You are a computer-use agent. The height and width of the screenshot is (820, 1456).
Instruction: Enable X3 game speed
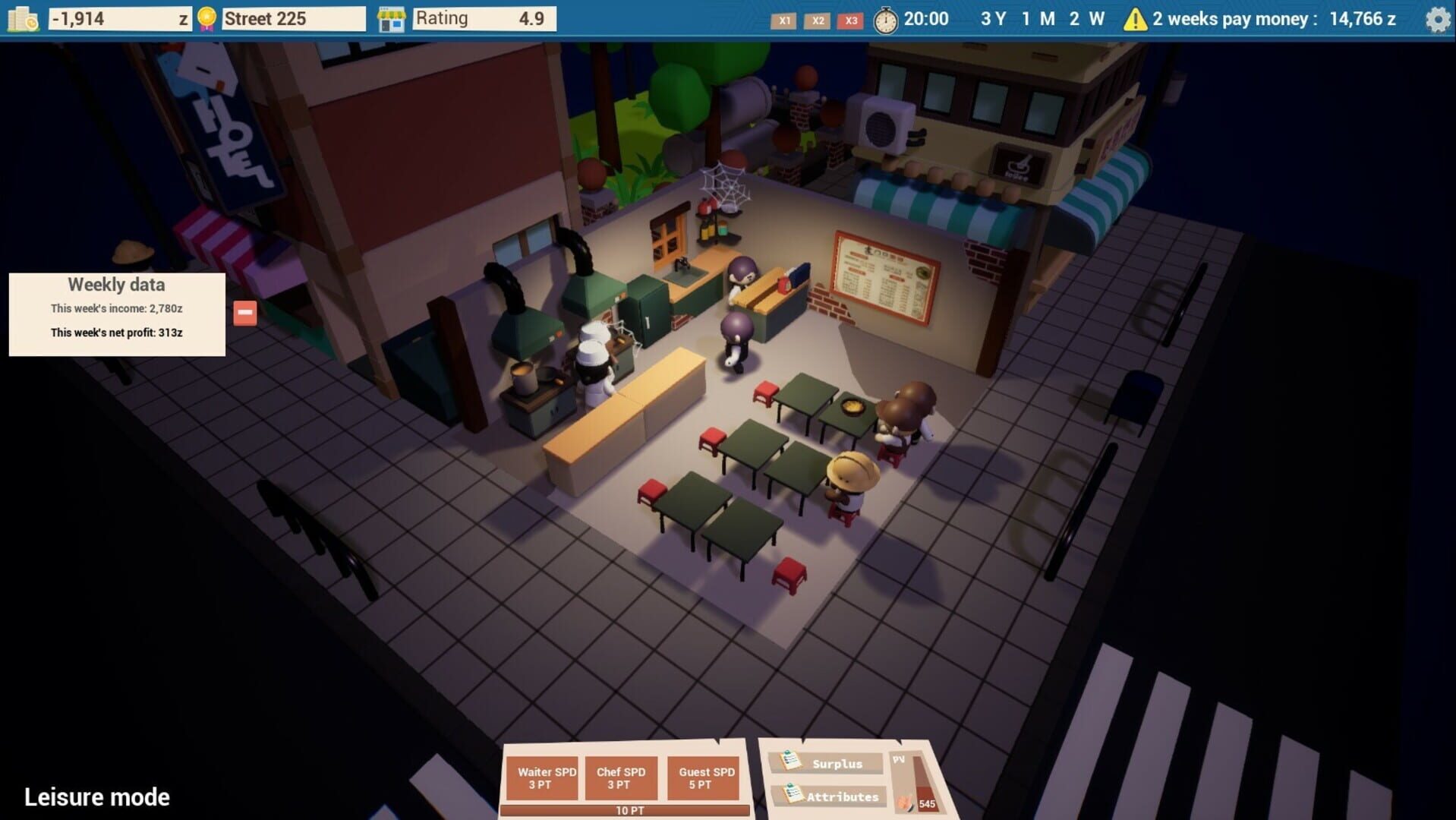850,21
